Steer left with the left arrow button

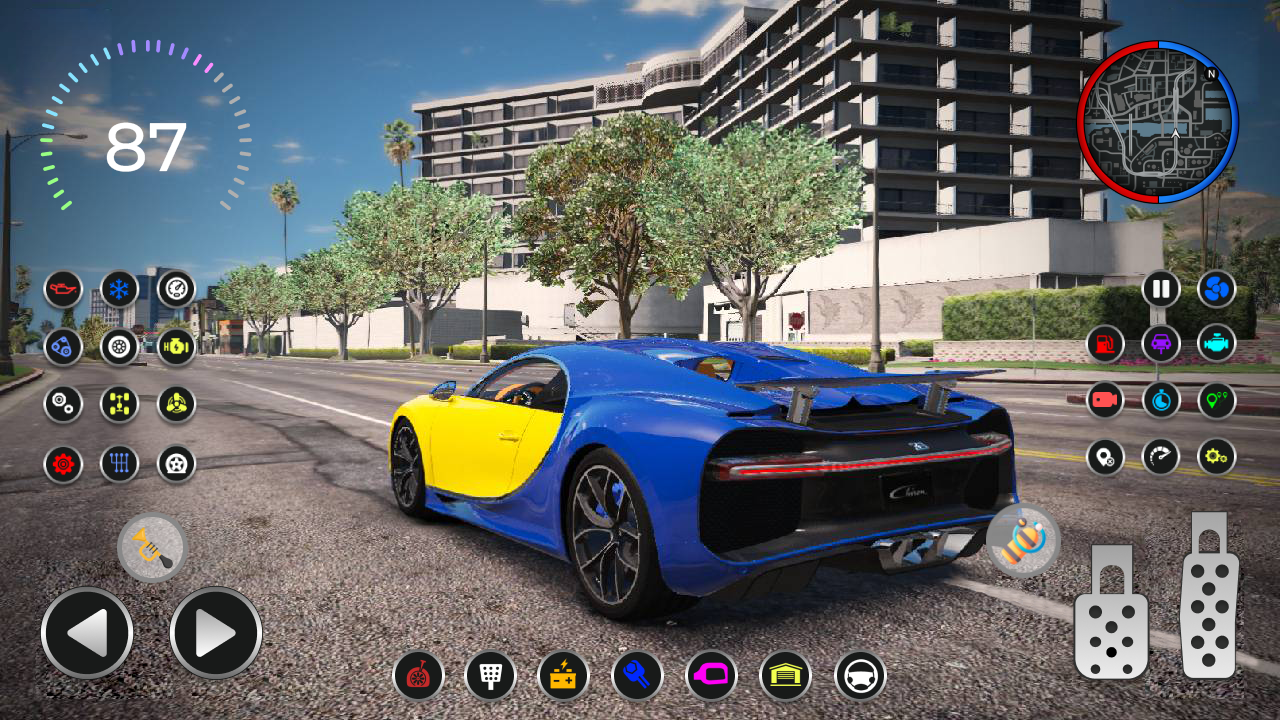coord(87,633)
